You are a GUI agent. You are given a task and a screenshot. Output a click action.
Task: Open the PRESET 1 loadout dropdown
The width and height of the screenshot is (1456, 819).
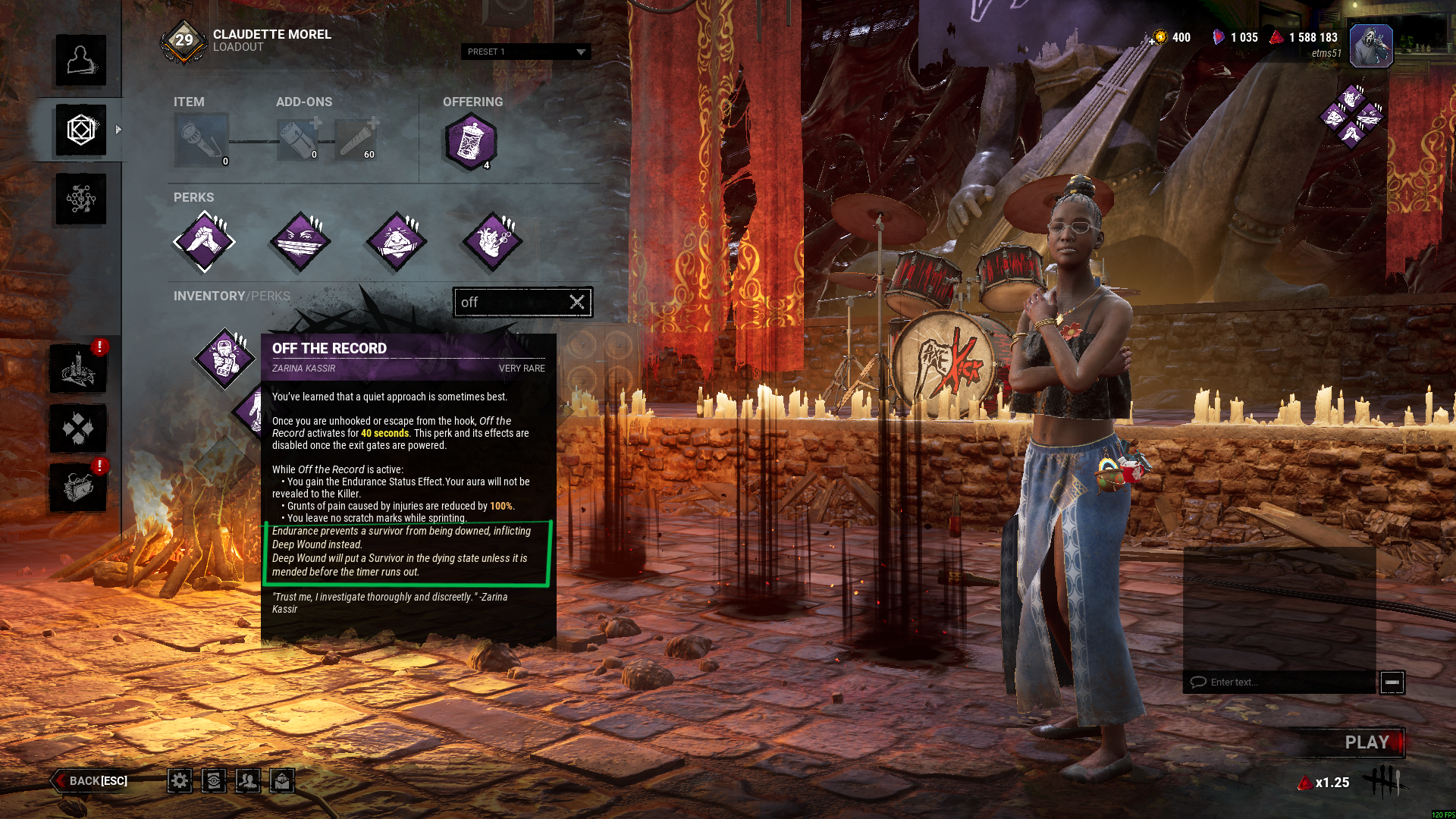click(526, 52)
